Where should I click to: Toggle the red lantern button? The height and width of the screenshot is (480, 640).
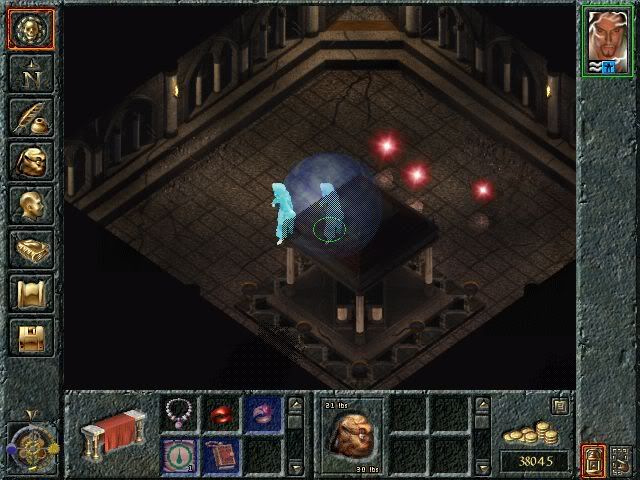click(593, 461)
